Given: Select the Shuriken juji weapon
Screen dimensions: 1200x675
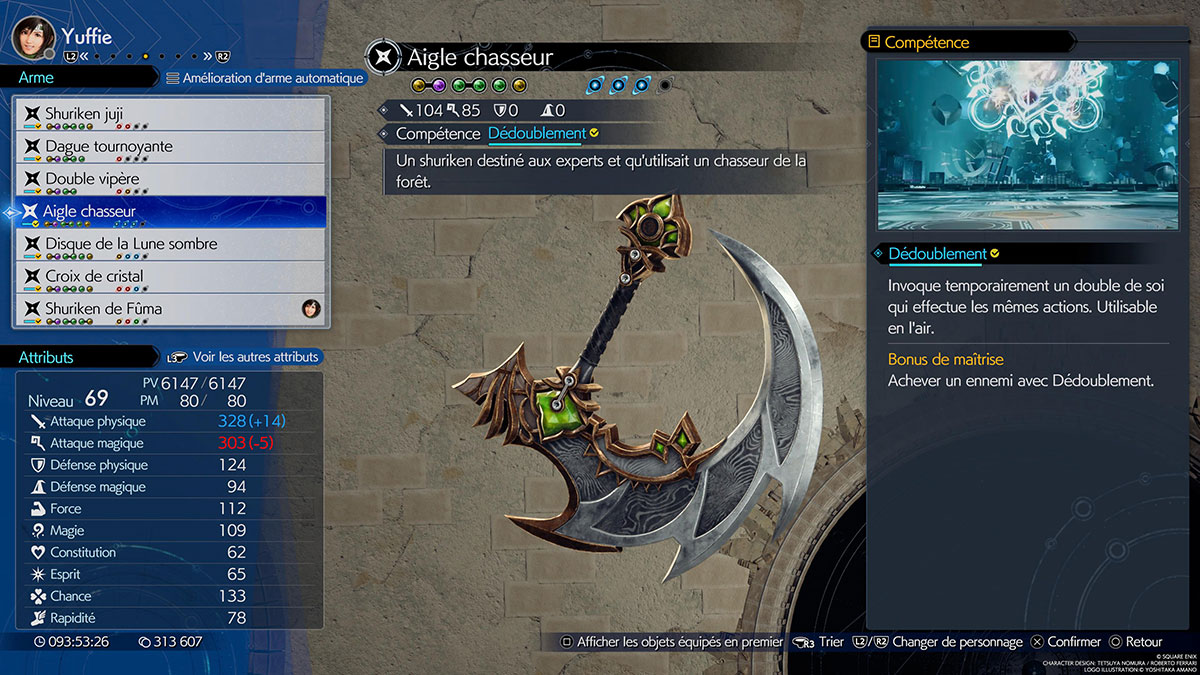Looking at the screenshot, I should pos(170,114).
